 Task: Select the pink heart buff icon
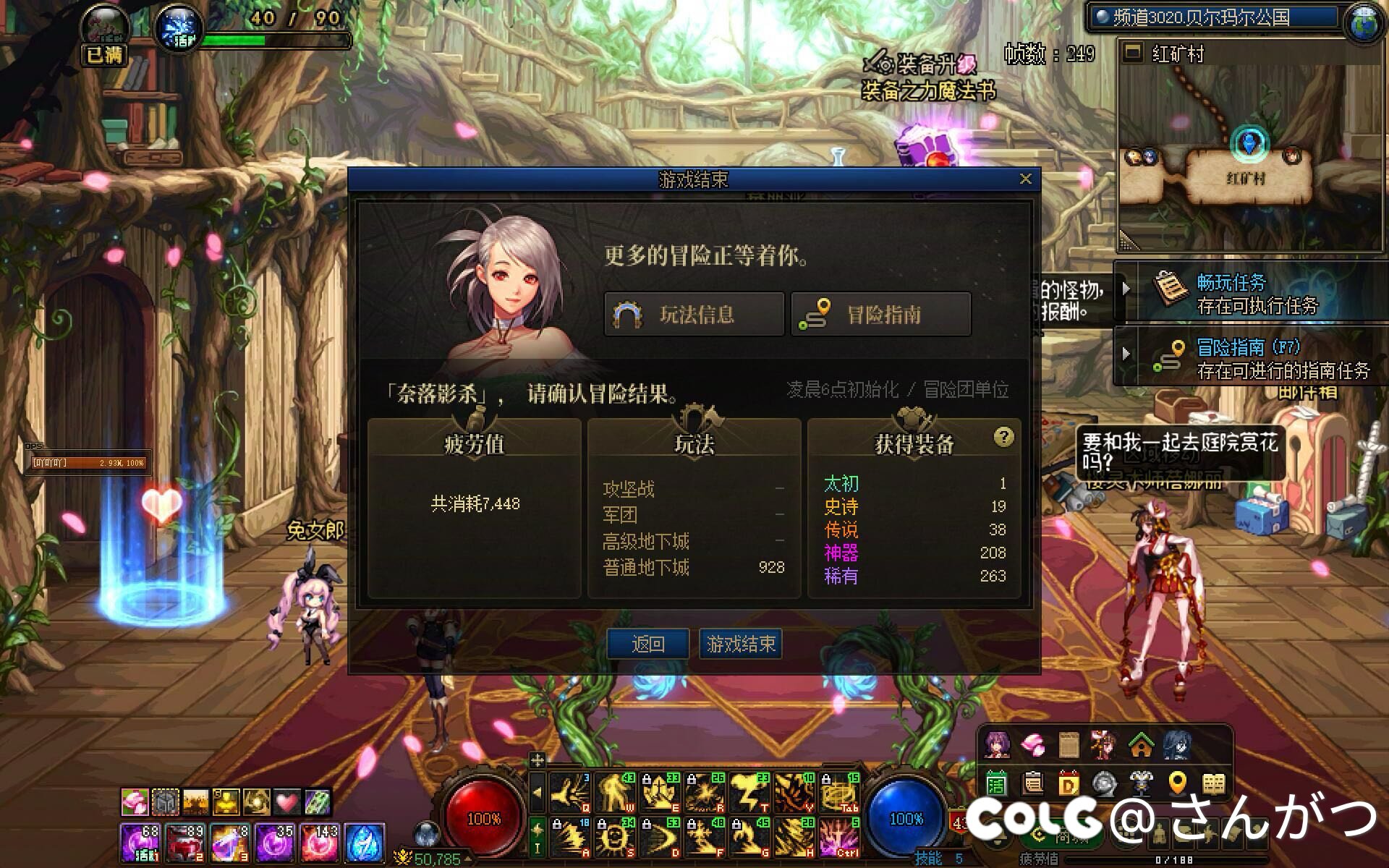point(287,801)
